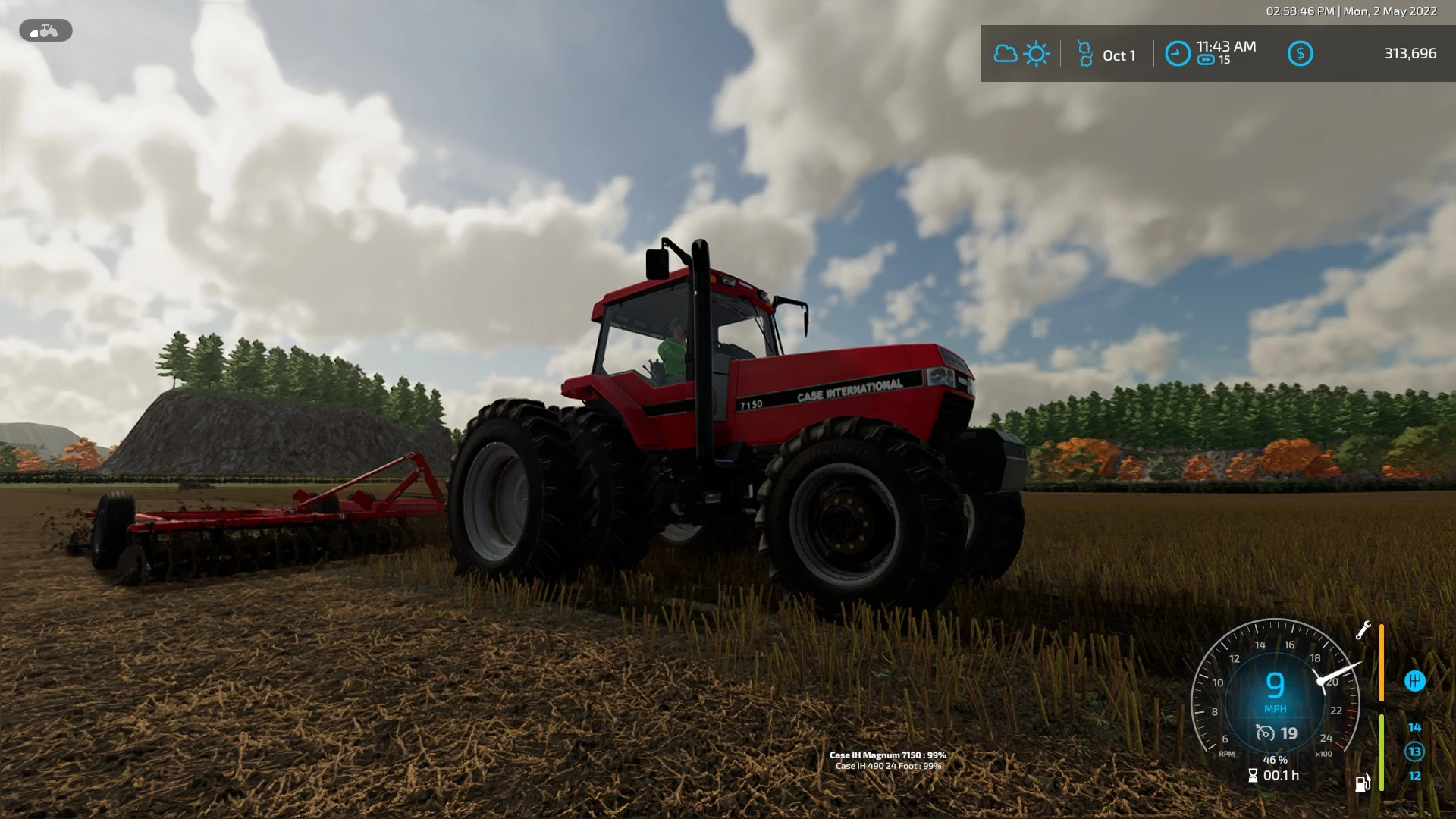The image size is (1456, 819).
Task: Select the growth season icon beside Oct 1
Action: click(1085, 55)
